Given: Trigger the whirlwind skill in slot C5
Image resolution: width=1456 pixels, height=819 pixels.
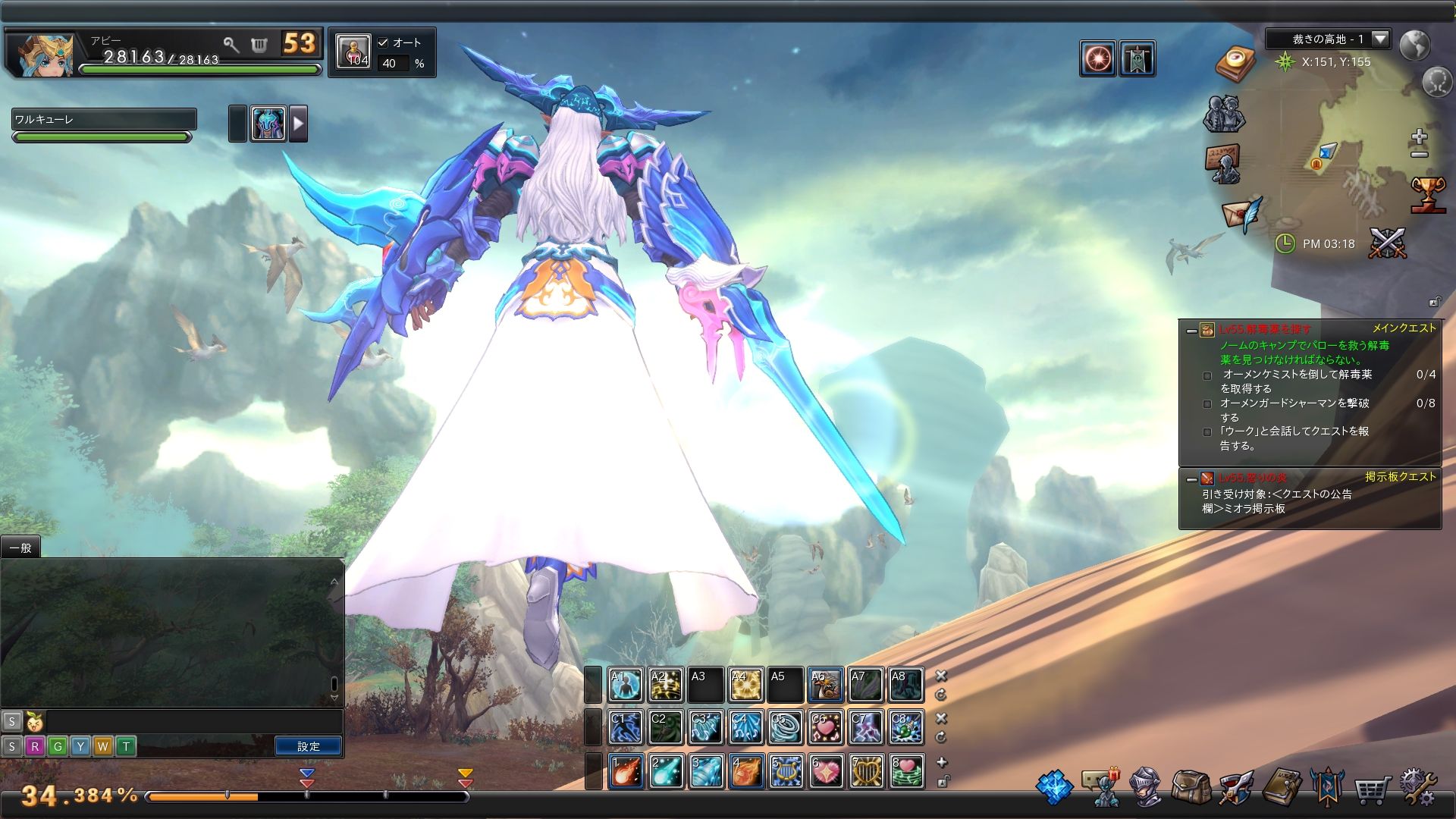Looking at the screenshot, I should point(786,727).
